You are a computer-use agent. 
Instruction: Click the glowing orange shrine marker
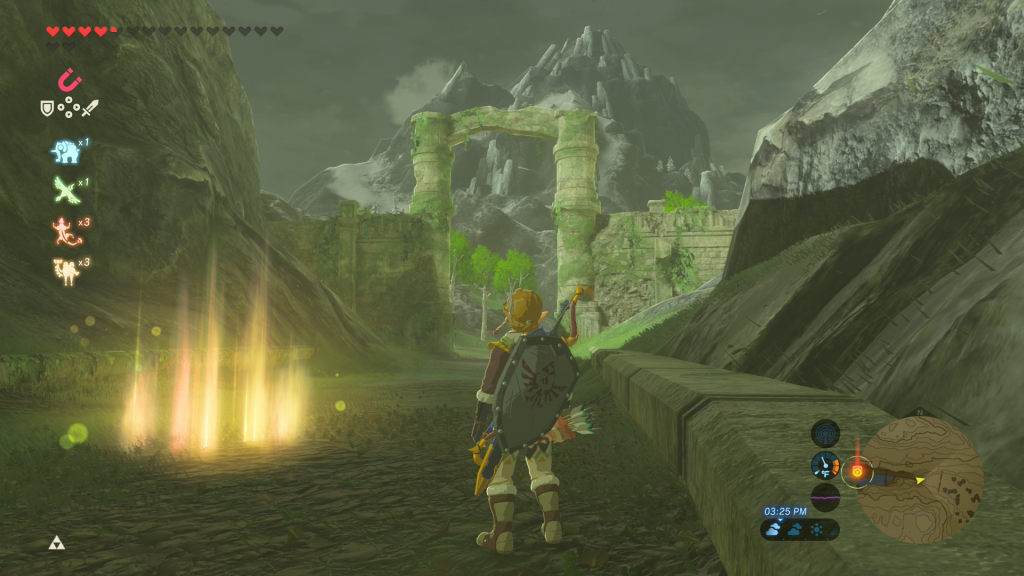(856, 470)
